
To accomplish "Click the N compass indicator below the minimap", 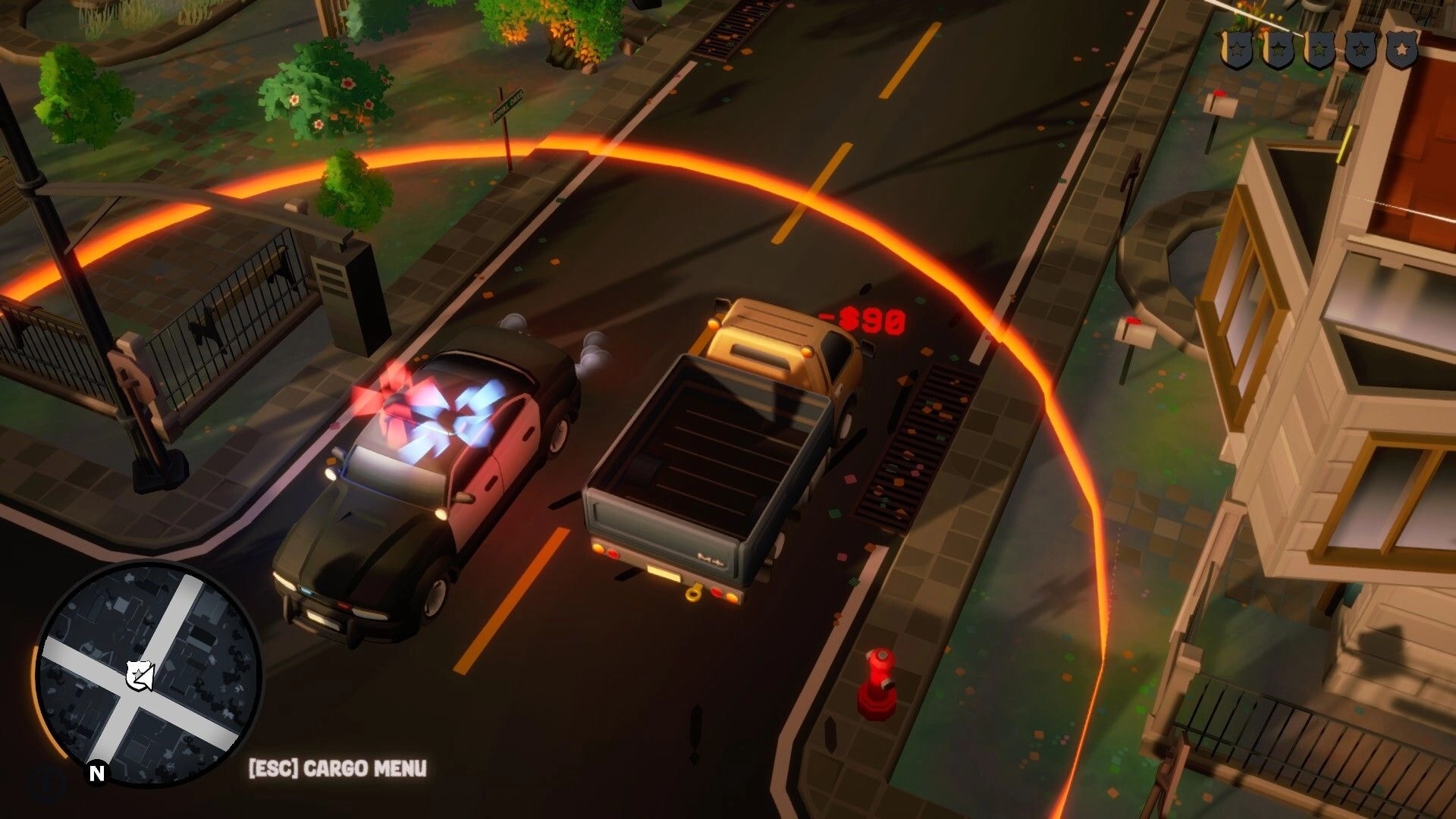I will click(96, 773).
